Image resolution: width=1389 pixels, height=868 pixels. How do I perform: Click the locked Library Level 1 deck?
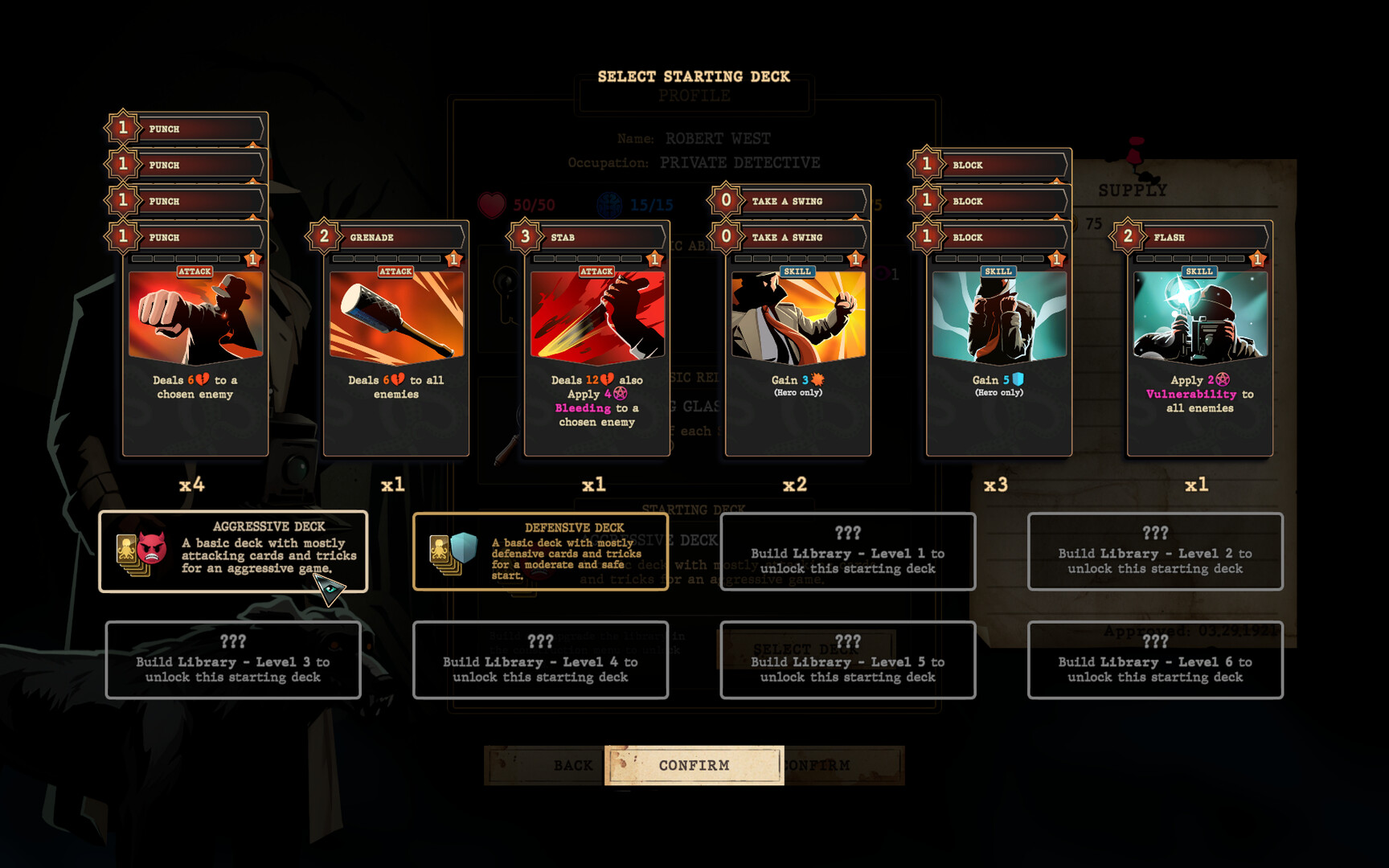coord(848,551)
